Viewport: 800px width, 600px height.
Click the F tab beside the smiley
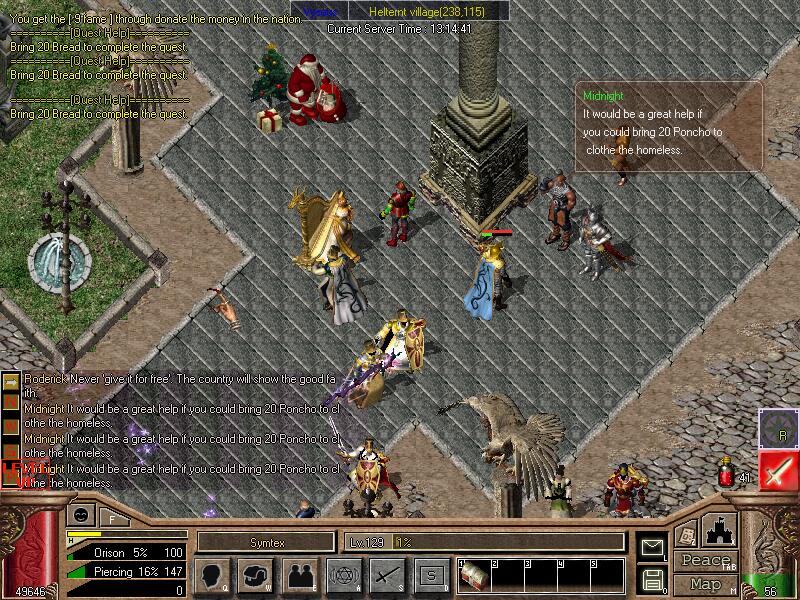click(x=112, y=518)
